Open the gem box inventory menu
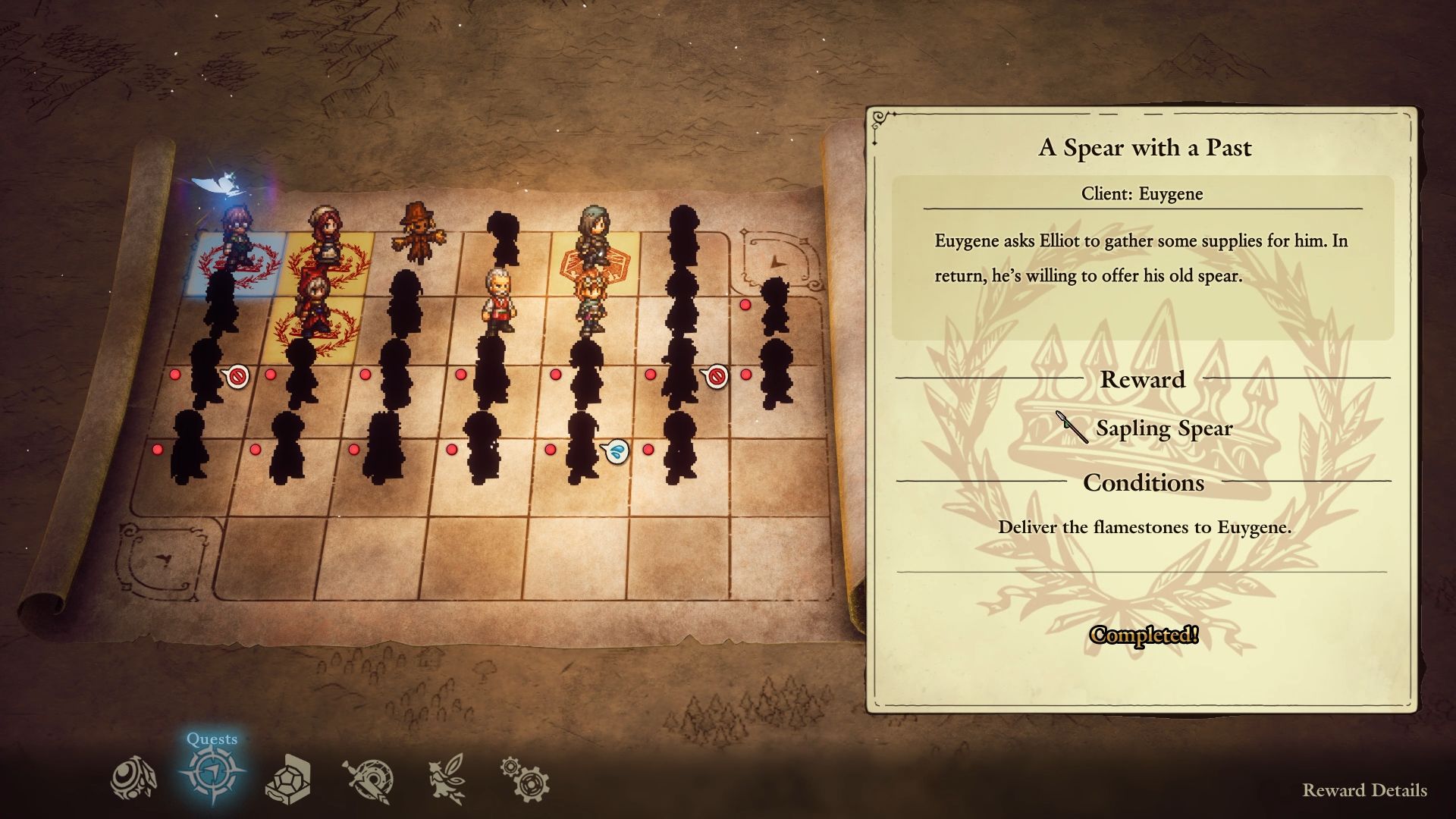The image size is (1456, 819). click(x=289, y=779)
